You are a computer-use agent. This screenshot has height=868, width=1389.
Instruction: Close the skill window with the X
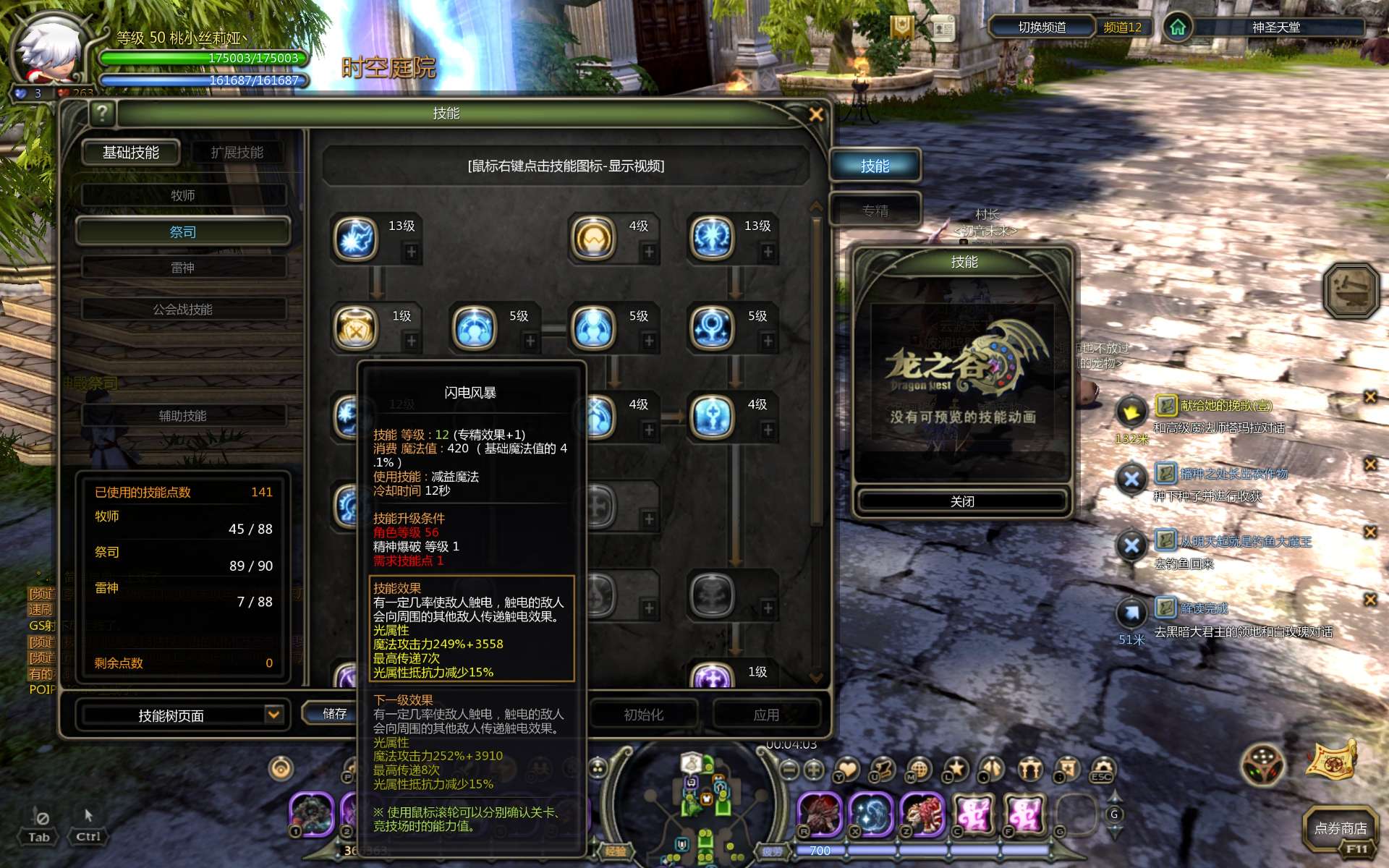tap(816, 114)
